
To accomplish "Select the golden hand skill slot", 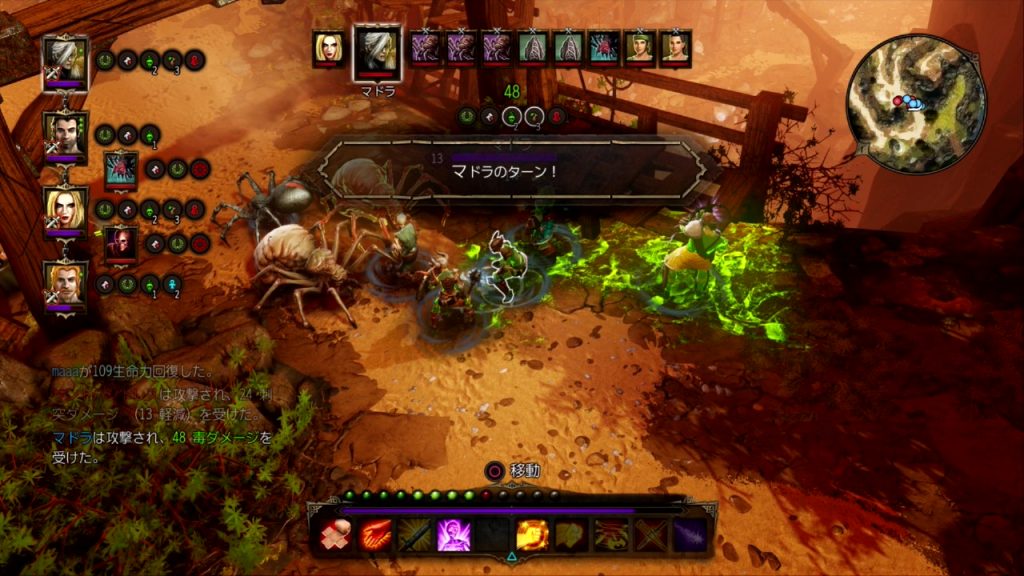I will (571, 536).
